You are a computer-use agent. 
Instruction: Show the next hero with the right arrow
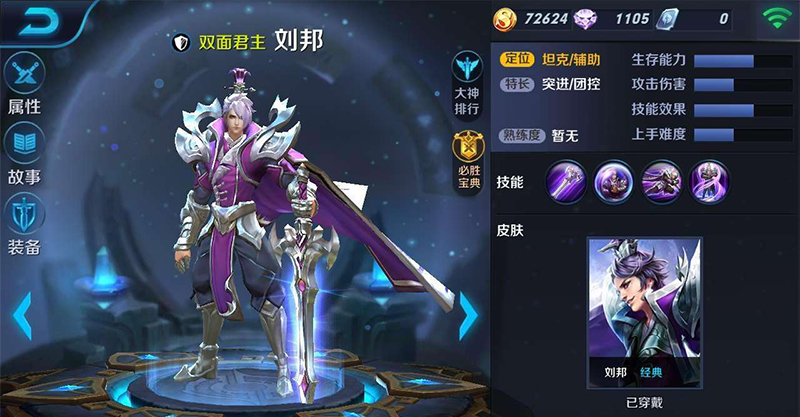click(467, 316)
